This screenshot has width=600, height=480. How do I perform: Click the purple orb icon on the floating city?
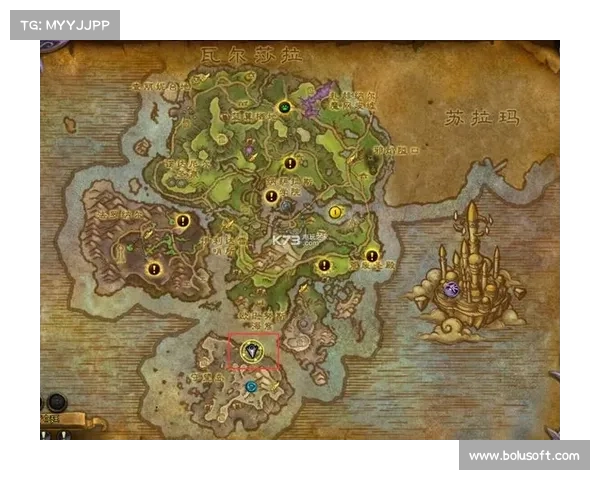coord(451,289)
